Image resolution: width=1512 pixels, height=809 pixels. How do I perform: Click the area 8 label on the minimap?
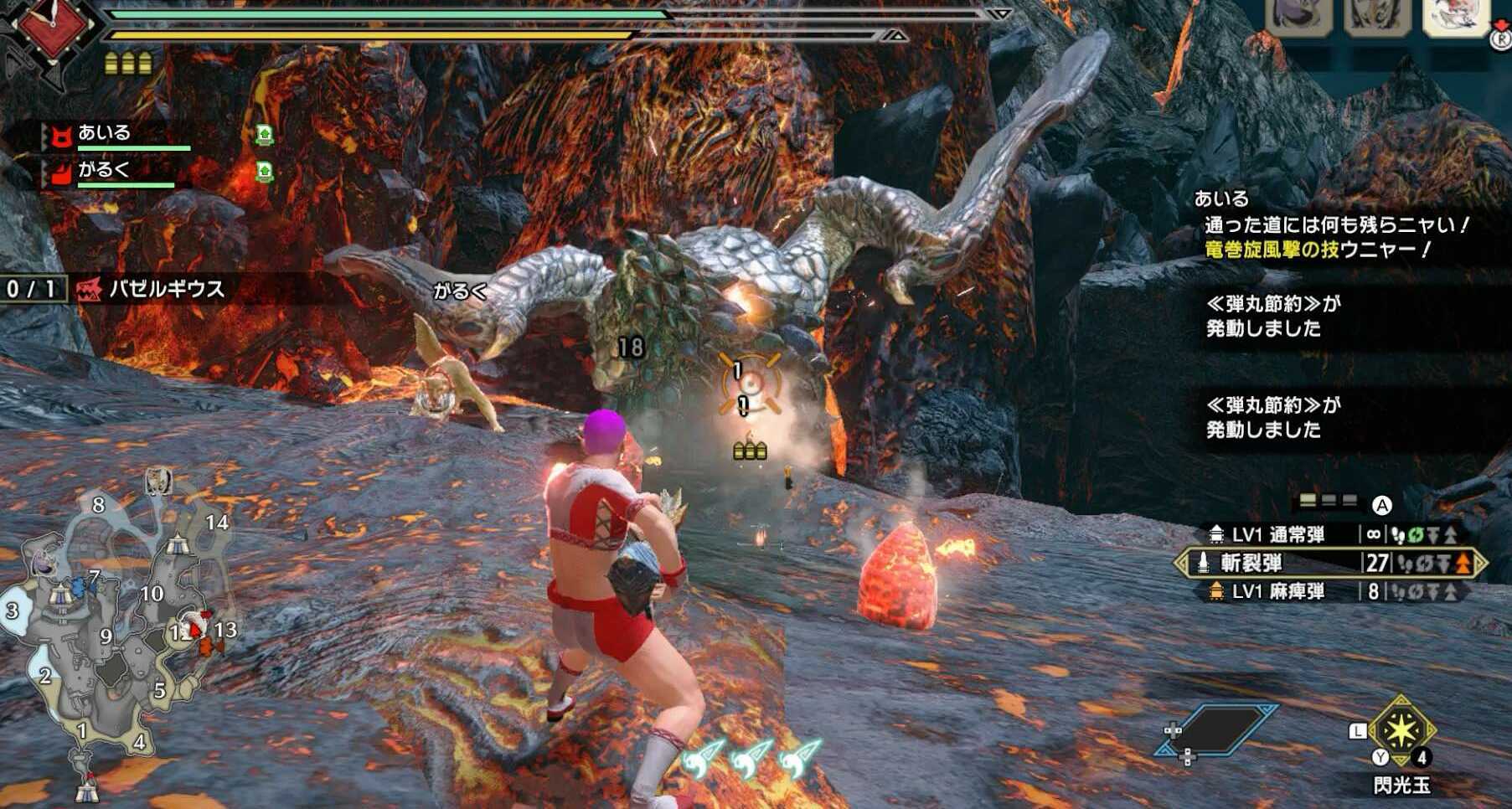99,504
